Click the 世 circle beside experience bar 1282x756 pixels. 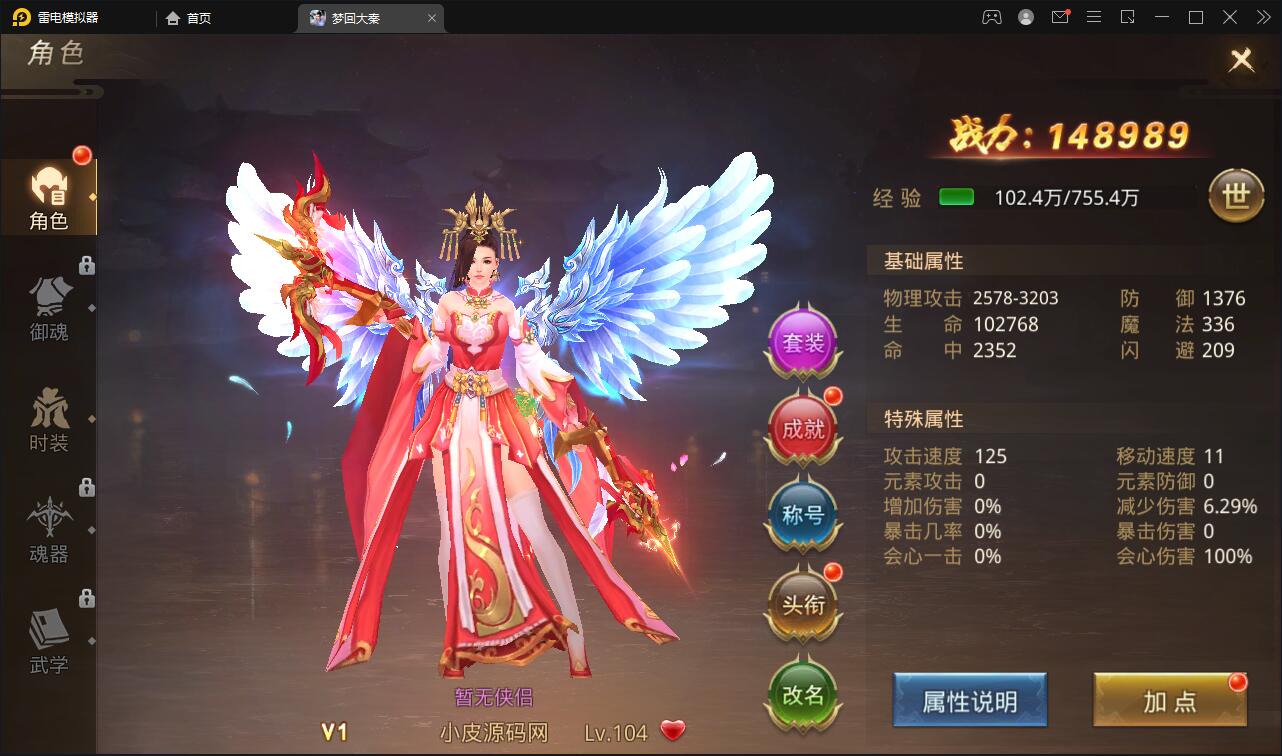pos(1239,197)
